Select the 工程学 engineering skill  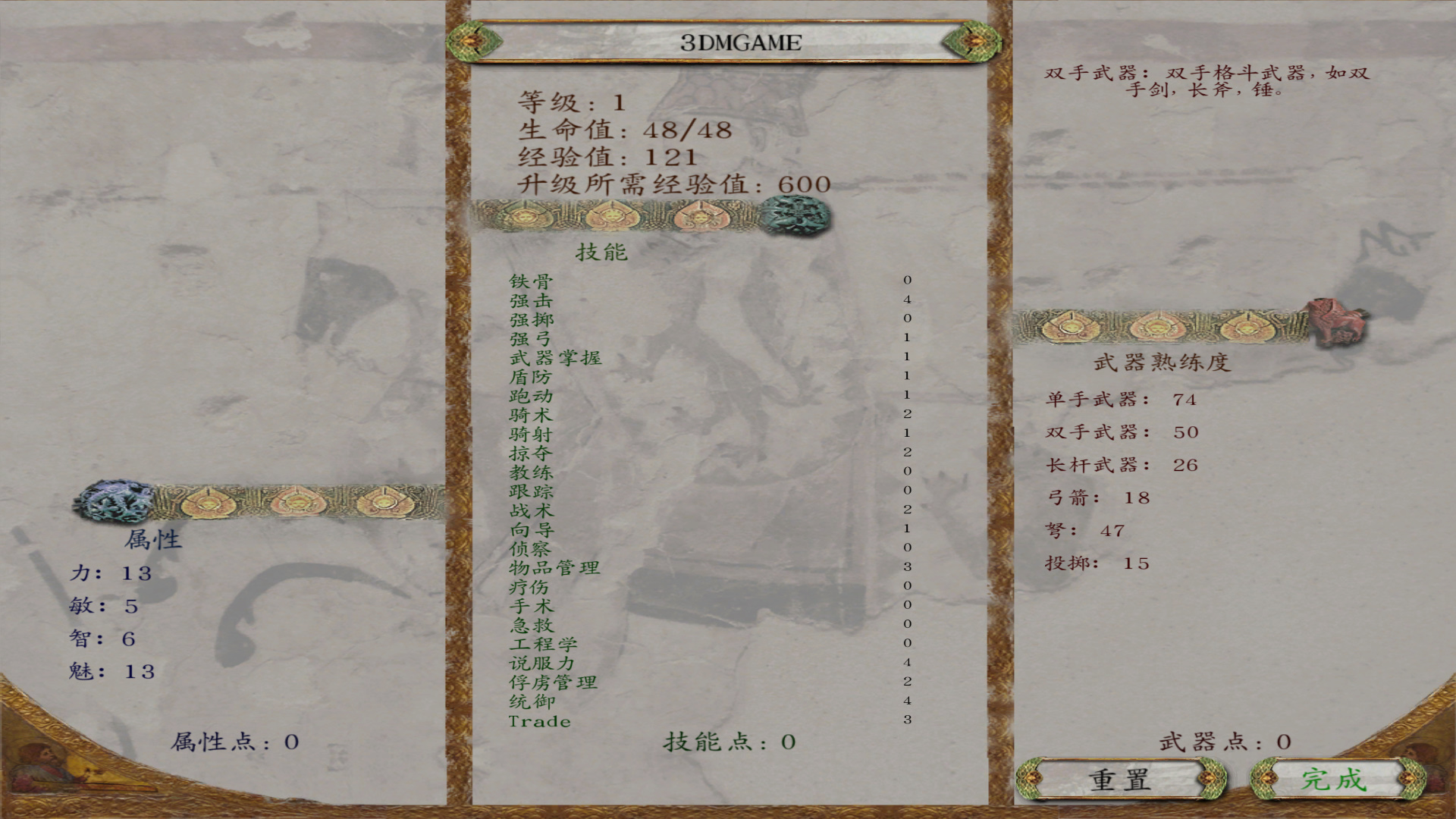click(x=544, y=645)
